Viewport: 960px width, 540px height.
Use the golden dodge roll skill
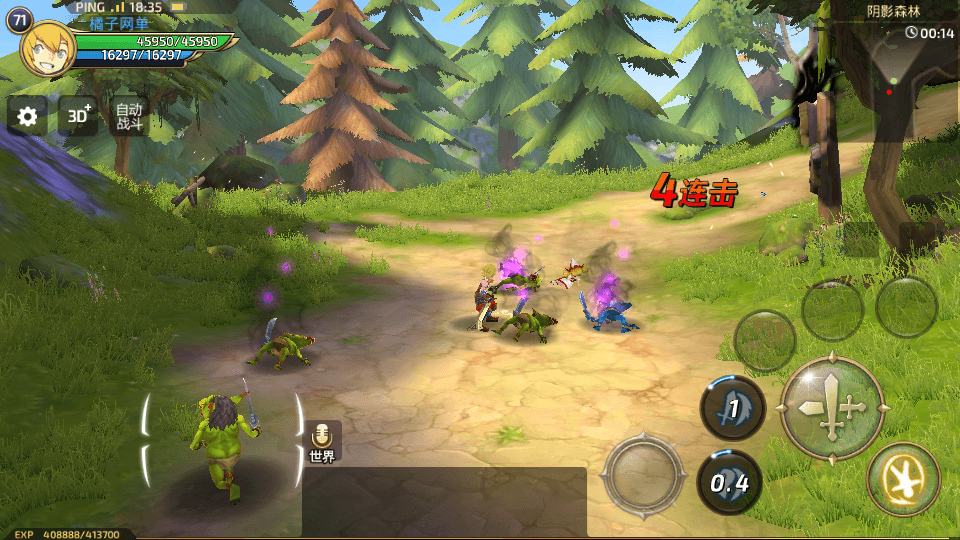coord(903,479)
